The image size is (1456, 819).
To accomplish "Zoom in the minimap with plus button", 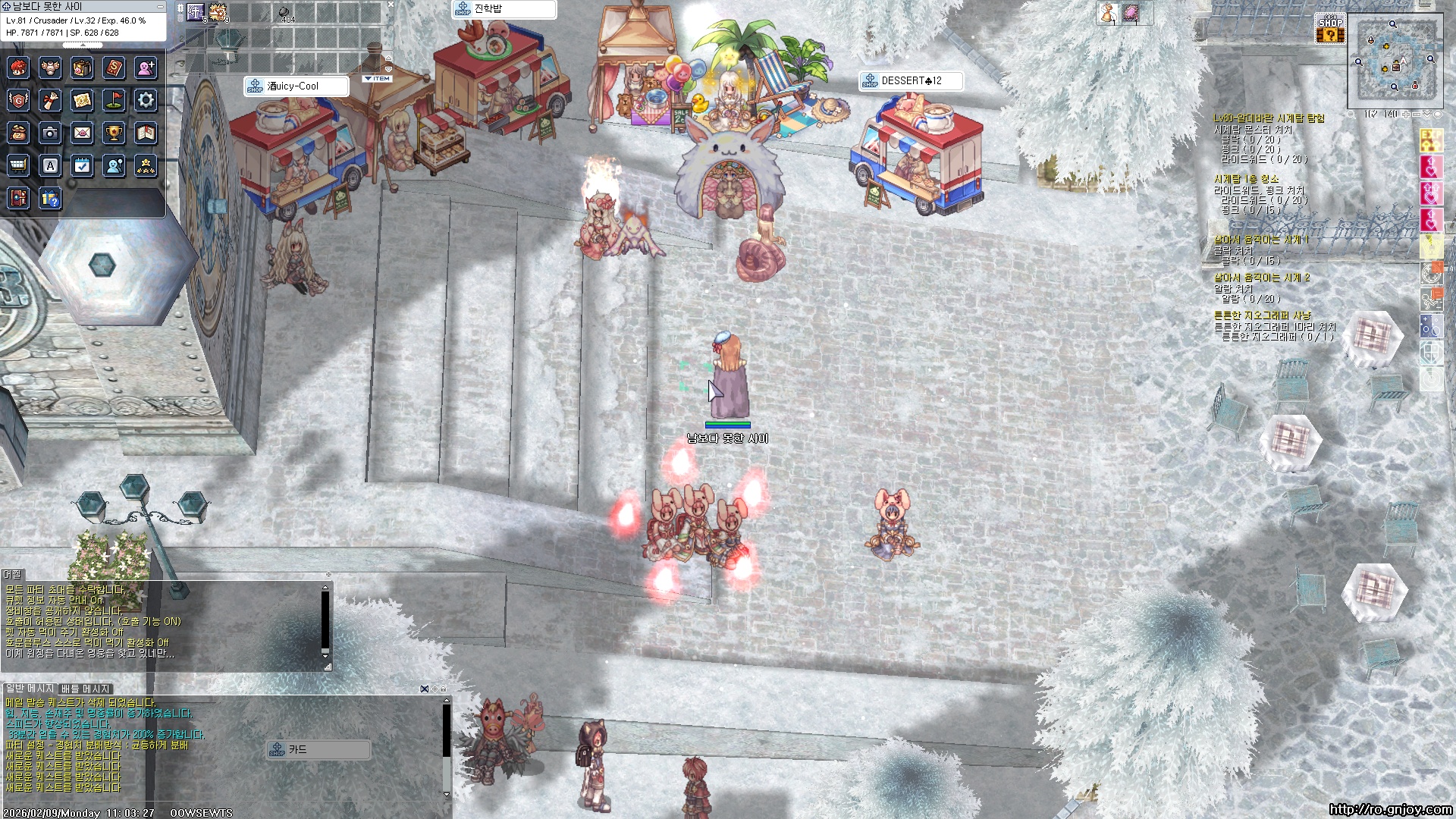I will tap(1405, 115).
